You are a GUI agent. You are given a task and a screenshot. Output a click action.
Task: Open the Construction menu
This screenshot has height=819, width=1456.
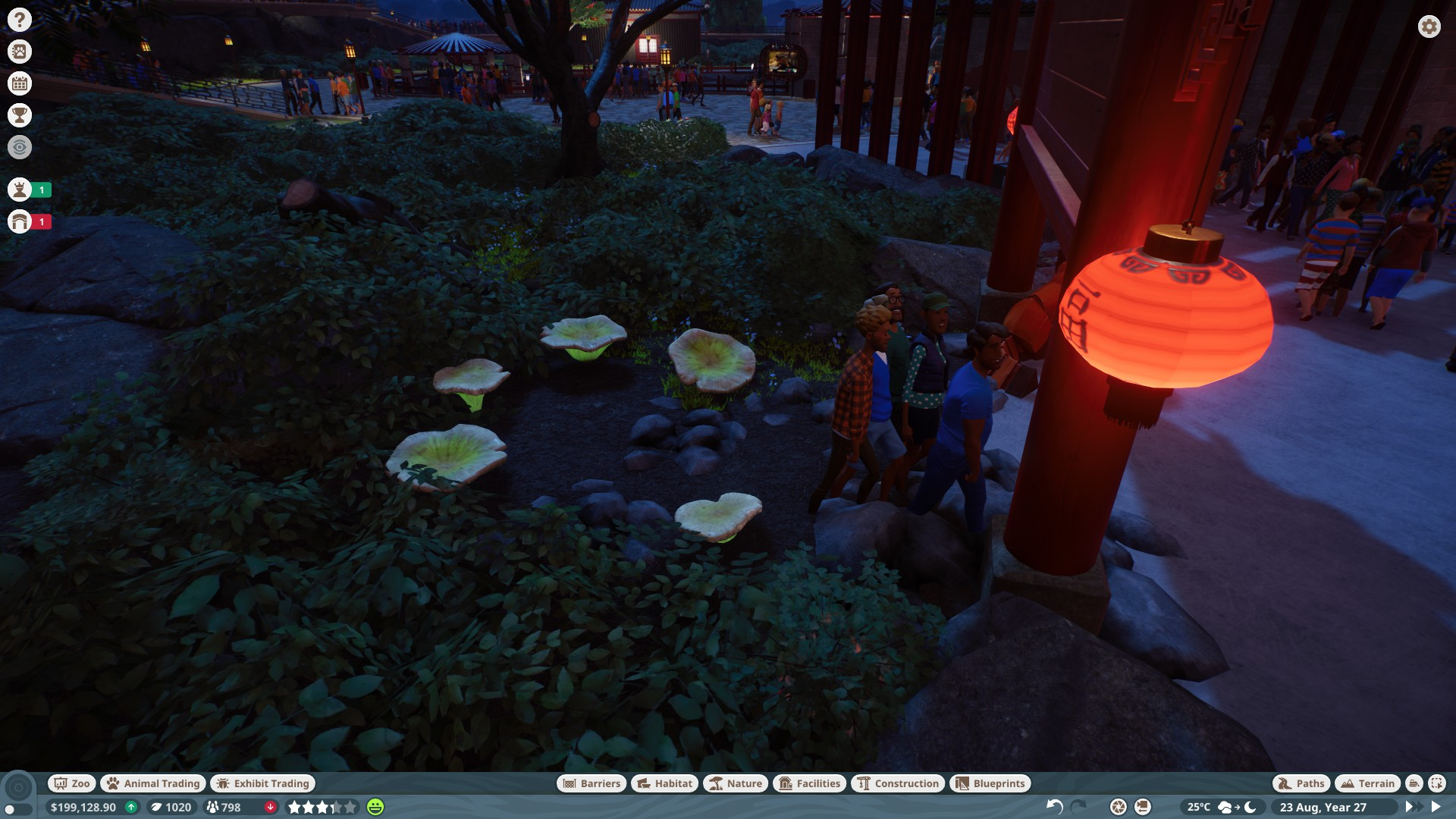[898, 783]
